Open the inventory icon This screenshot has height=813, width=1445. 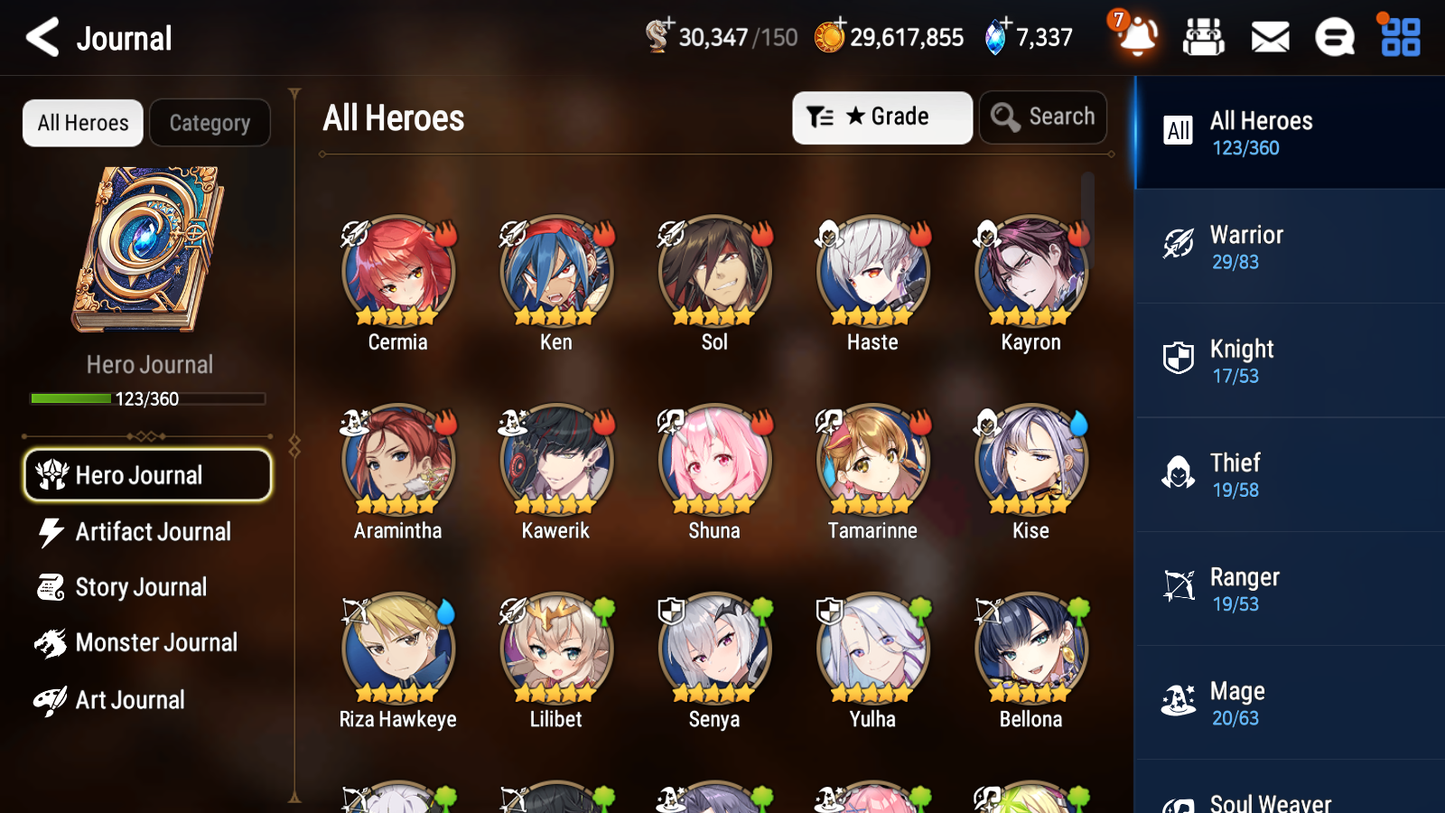pyautogui.click(x=1203, y=36)
